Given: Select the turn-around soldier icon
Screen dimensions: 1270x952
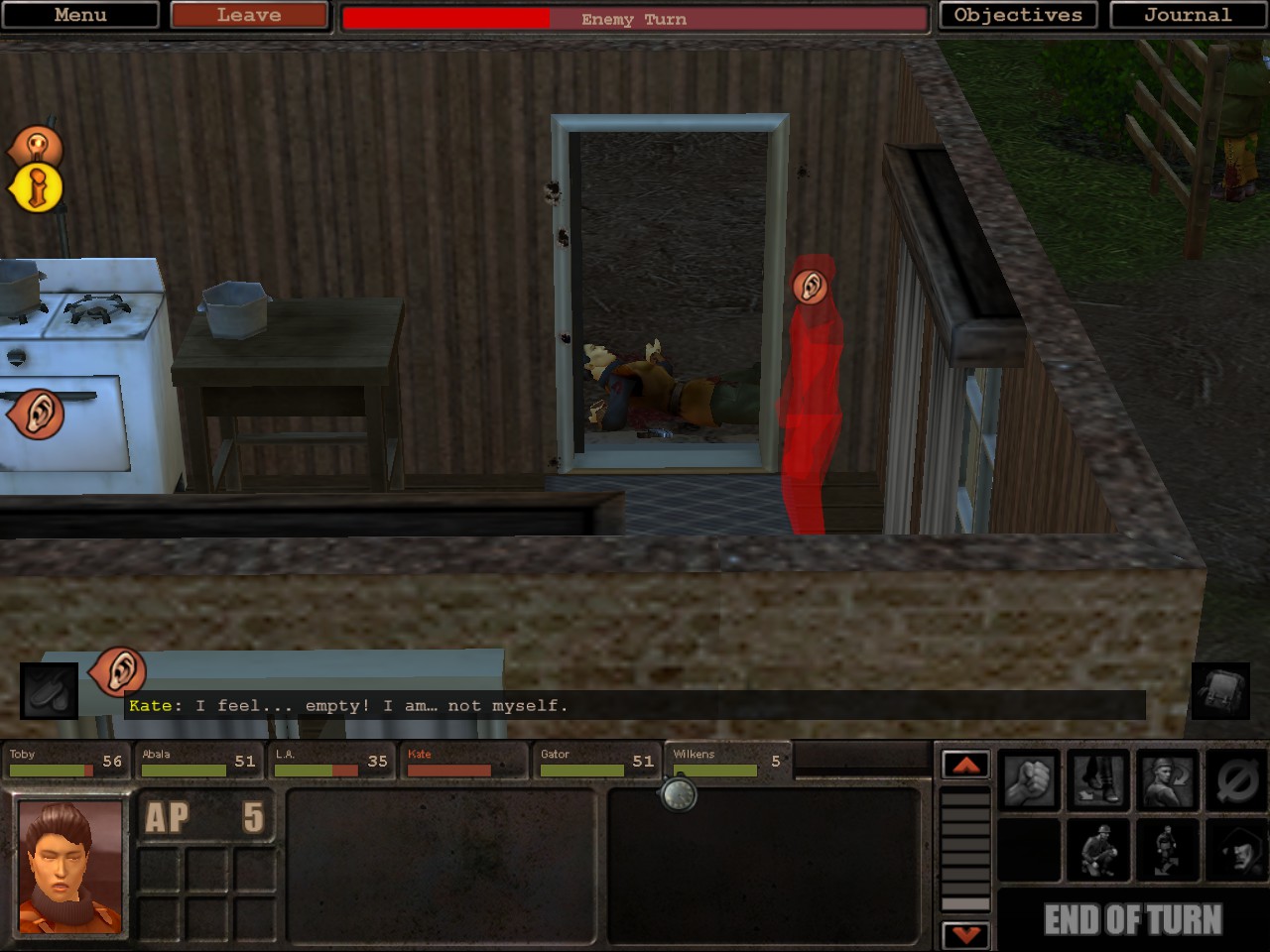Looking at the screenshot, I should [x=1166, y=779].
